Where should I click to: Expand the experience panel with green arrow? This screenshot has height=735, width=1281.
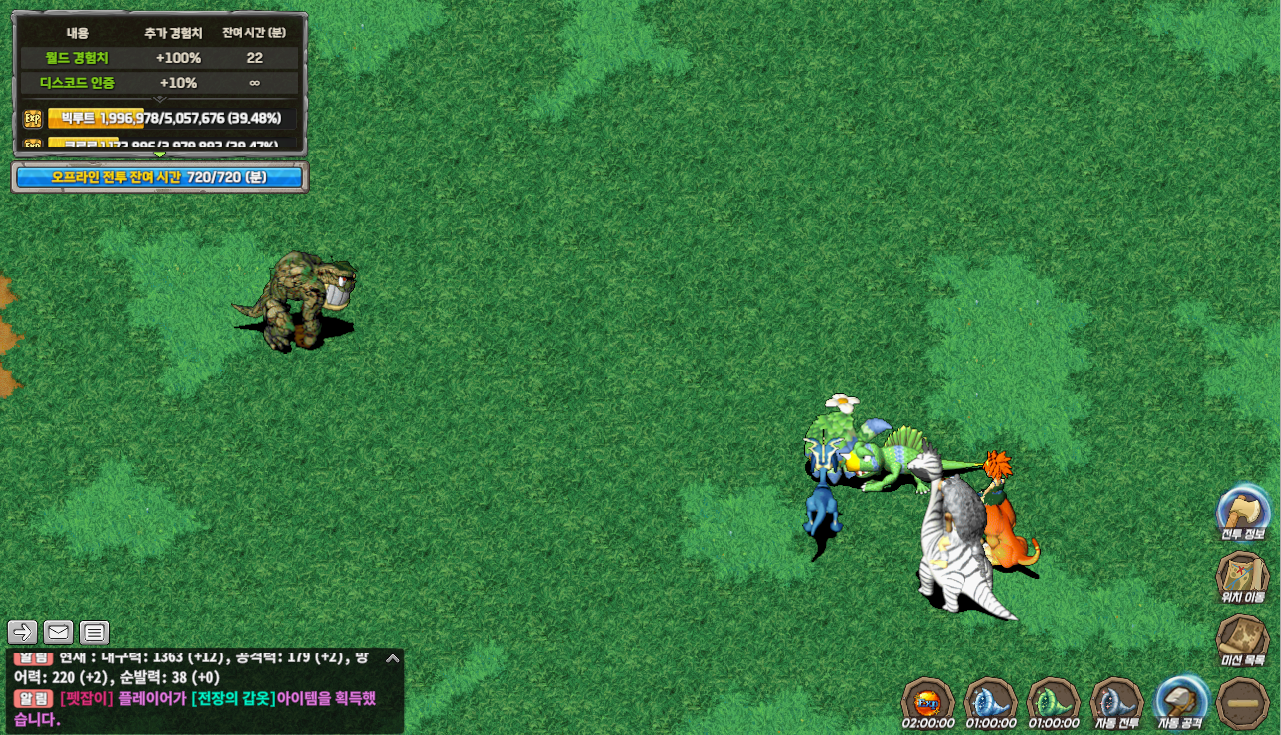160,154
